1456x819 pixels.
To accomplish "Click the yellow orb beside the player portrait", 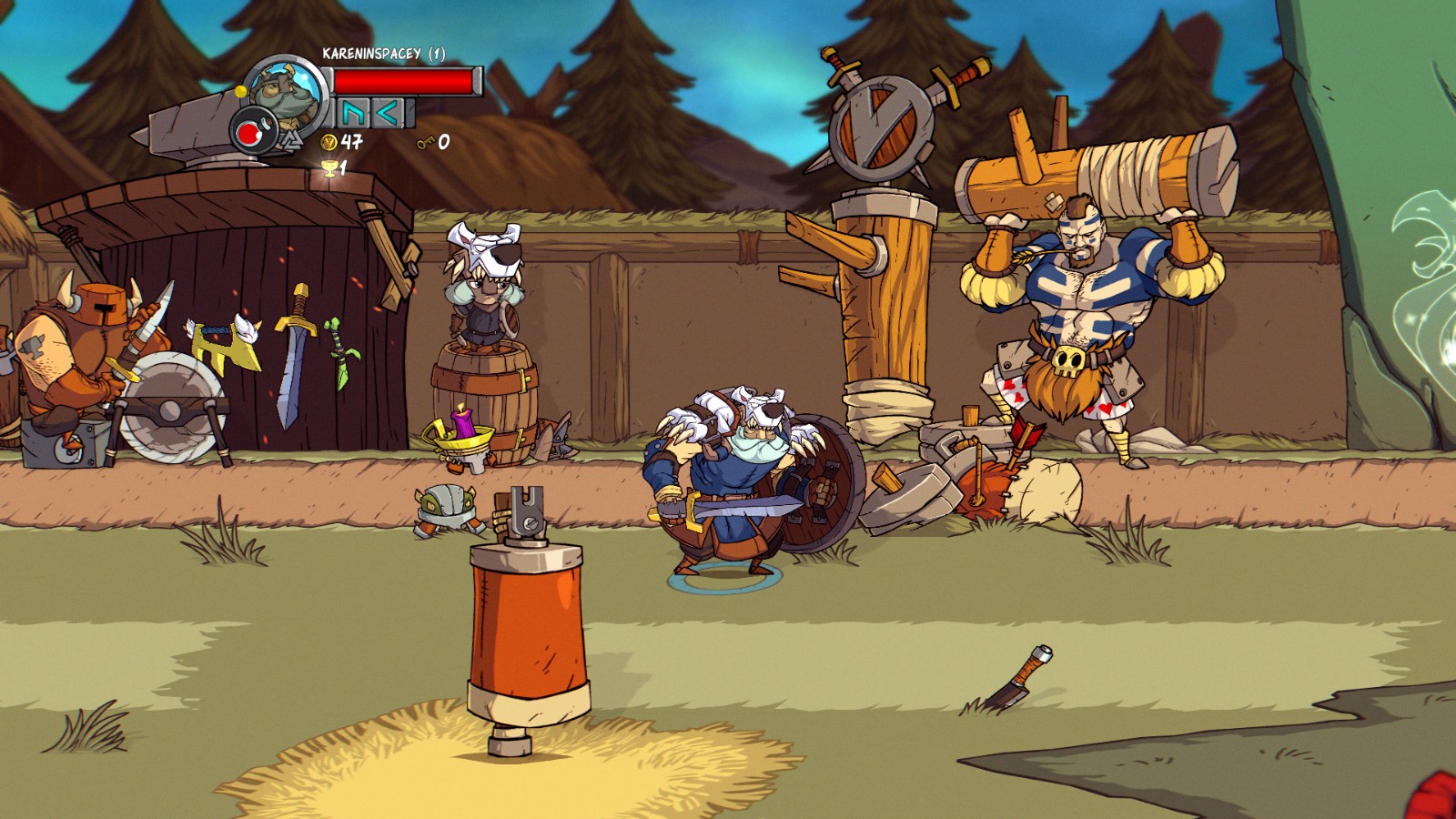I will [x=241, y=91].
